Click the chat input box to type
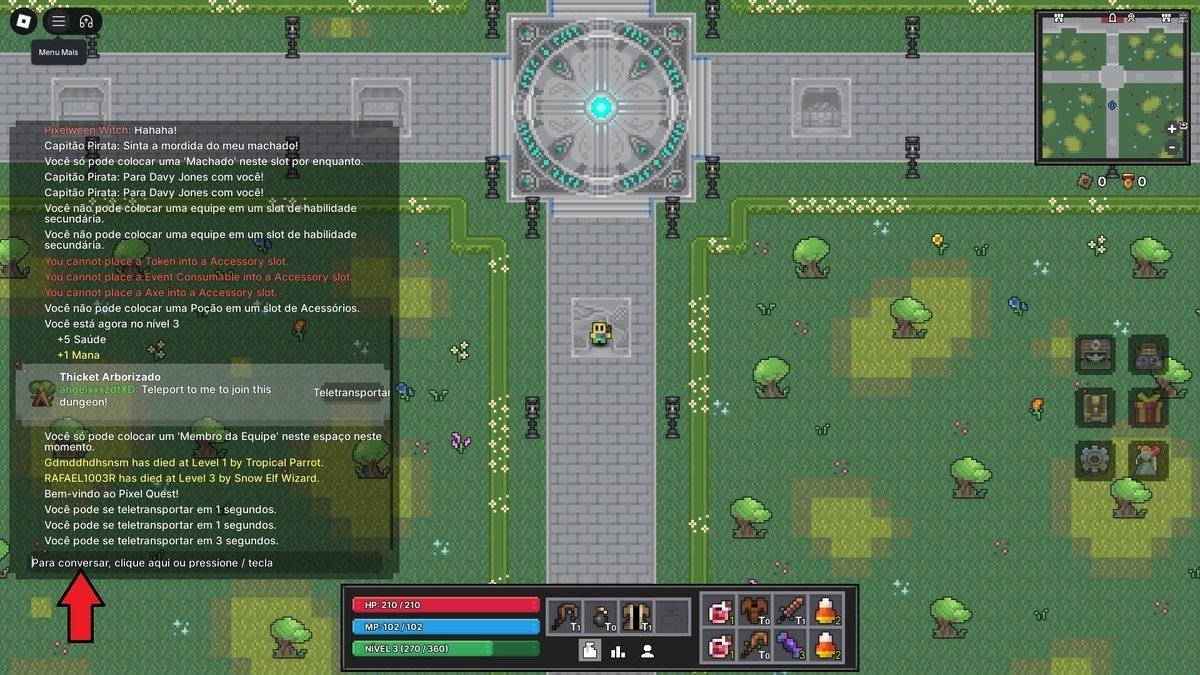This screenshot has width=1200, height=675. click(205, 563)
